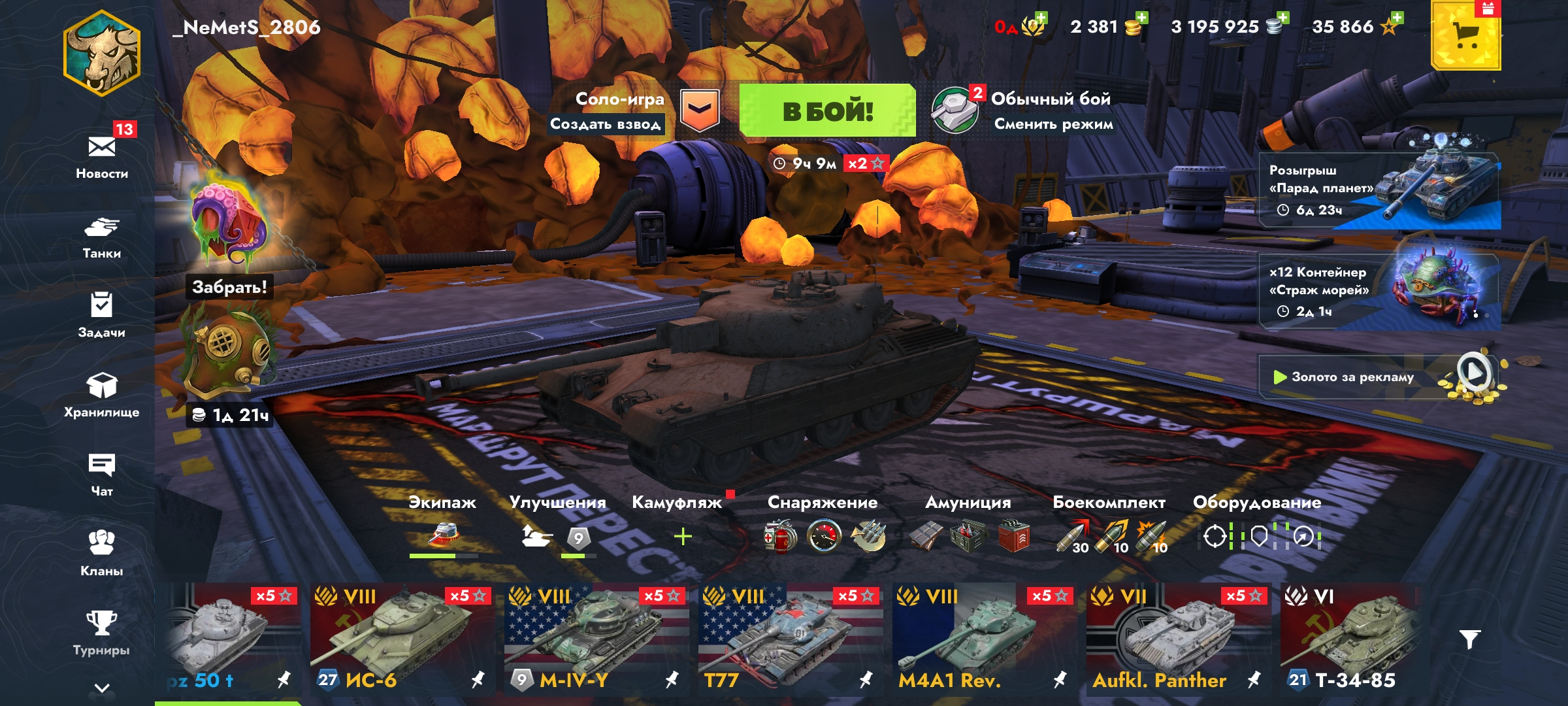This screenshot has height=706, width=1568.
Task: Claim the reward with Забрать!
Action: pos(229,287)
